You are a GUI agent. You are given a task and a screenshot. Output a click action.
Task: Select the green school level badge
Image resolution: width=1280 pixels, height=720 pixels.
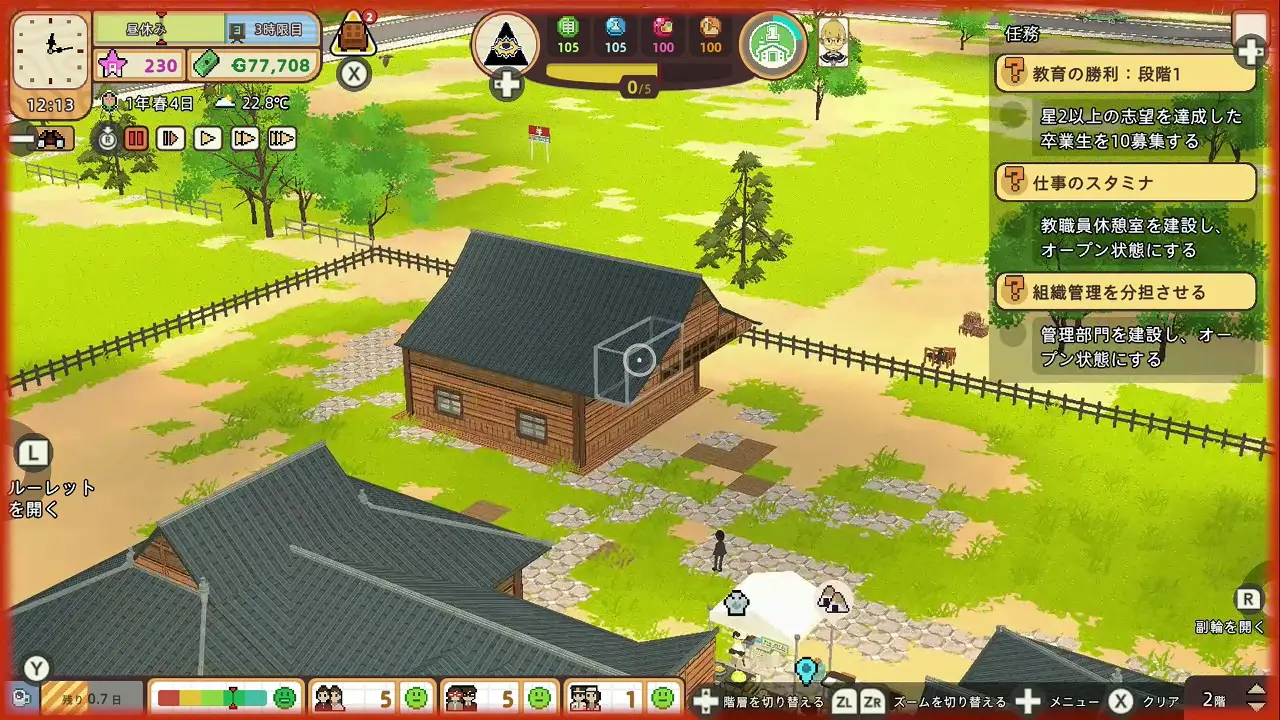pyautogui.click(x=772, y=43)
